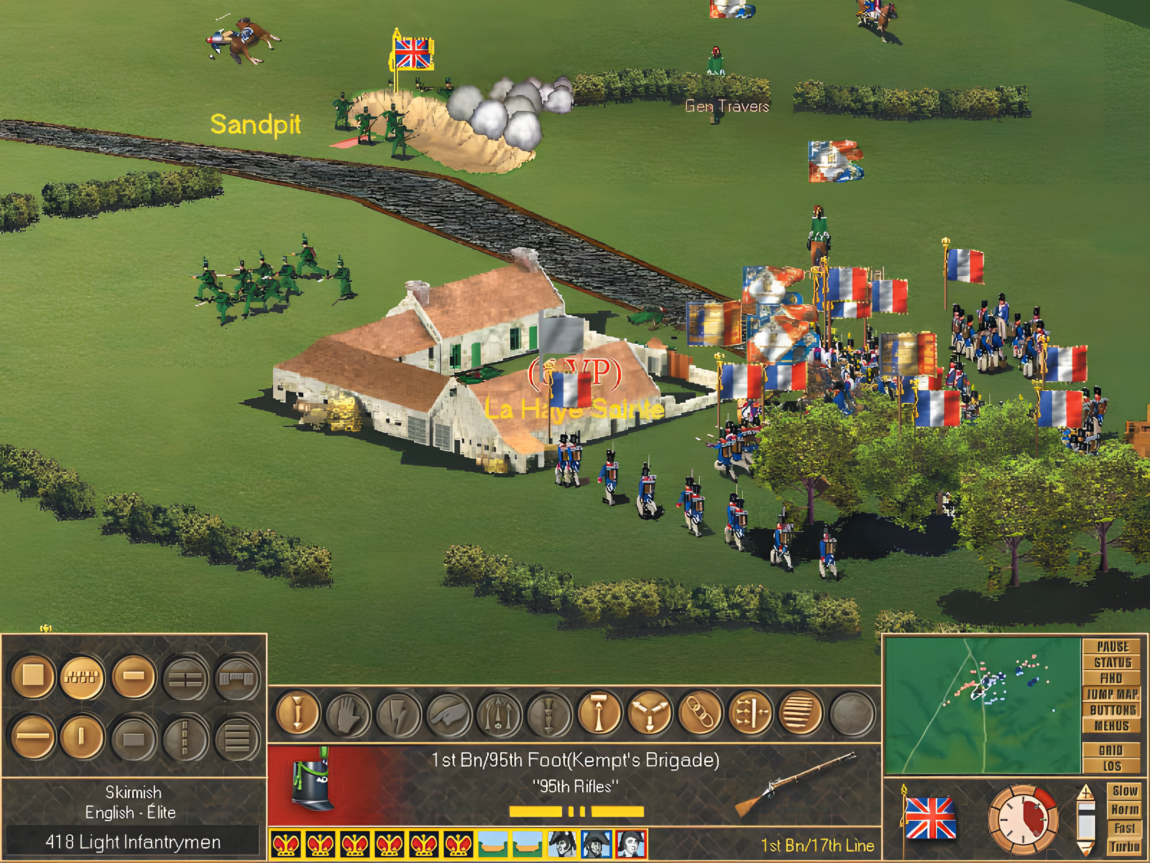Toggle the JUMP MAP option
This screenshot has height=863, width=1150.
[1111, 694]
